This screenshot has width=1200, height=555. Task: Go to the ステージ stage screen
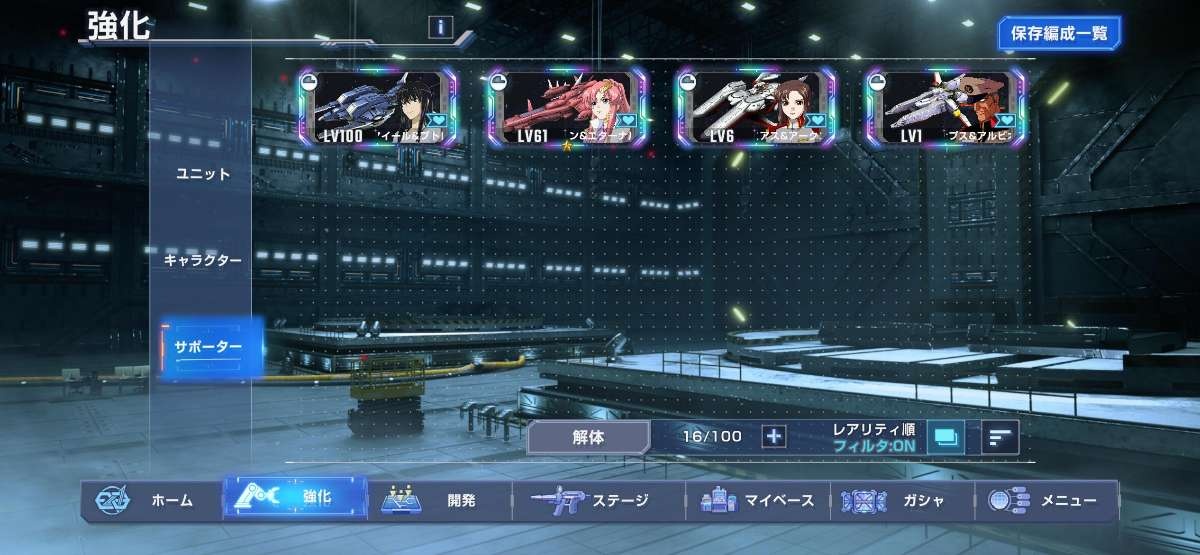tap(598, 501)
